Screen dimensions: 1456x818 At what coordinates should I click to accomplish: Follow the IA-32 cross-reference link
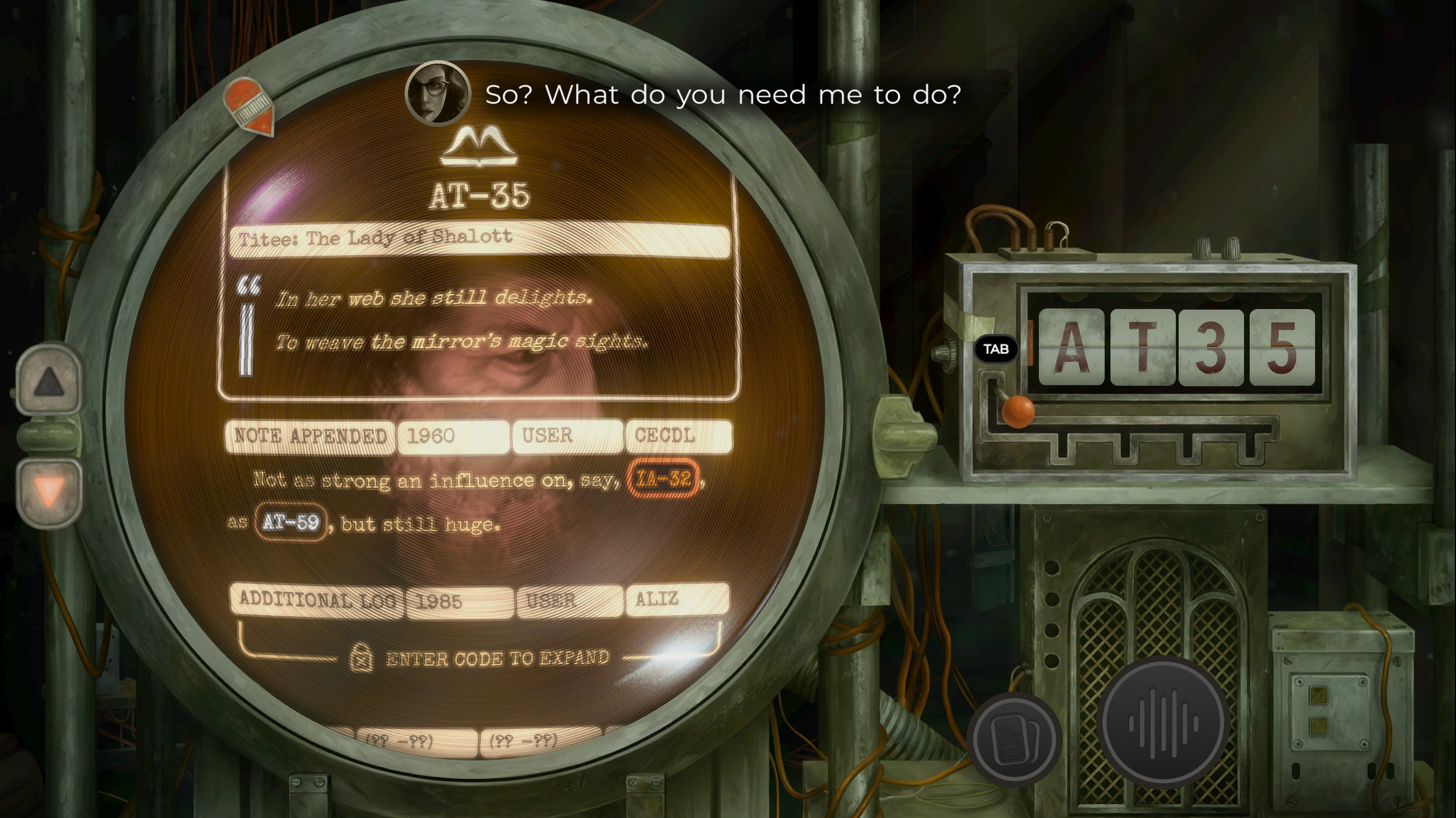tap(663, 478)
